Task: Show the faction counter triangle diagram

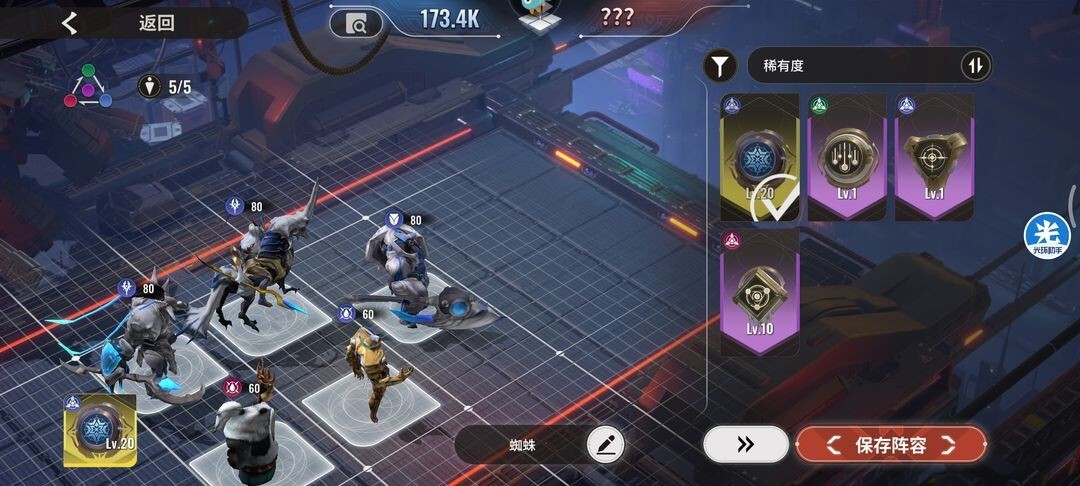Action: click(88, 88)
